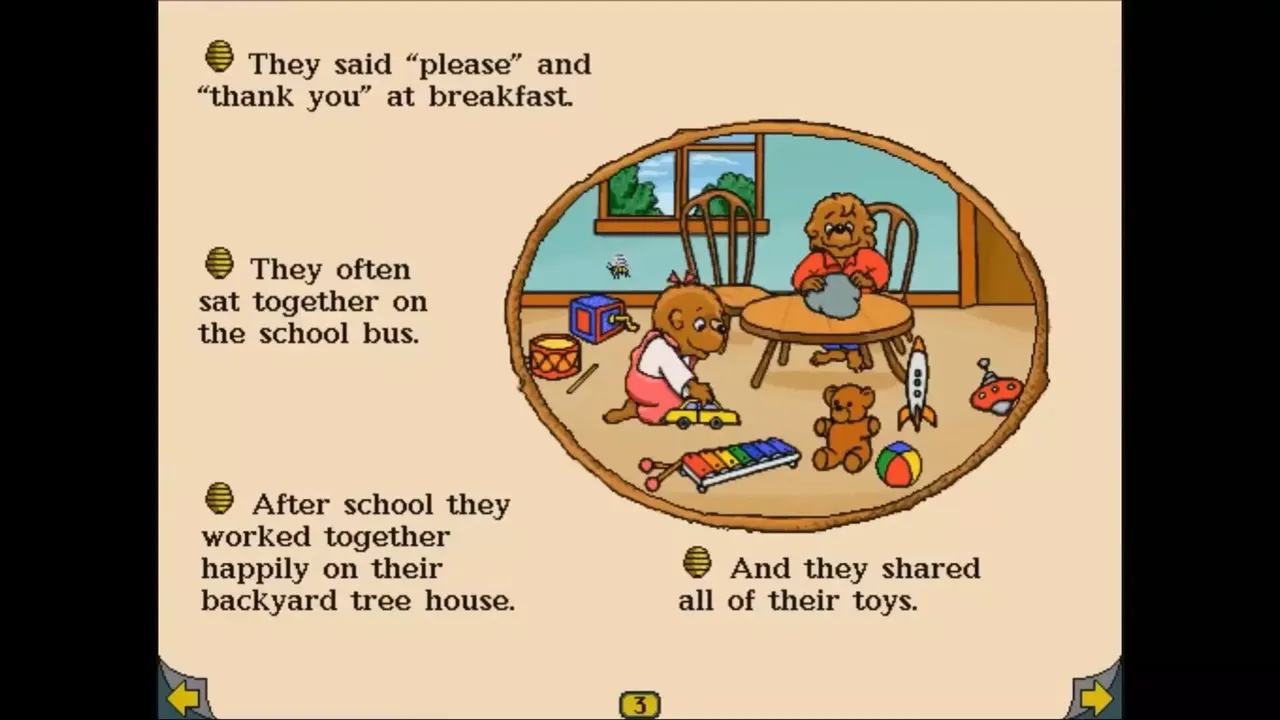1280x720 pixels.
Task: Click the yellow back arrow to go to previous page
Action: pyautogui.click(x=185, y=698)
